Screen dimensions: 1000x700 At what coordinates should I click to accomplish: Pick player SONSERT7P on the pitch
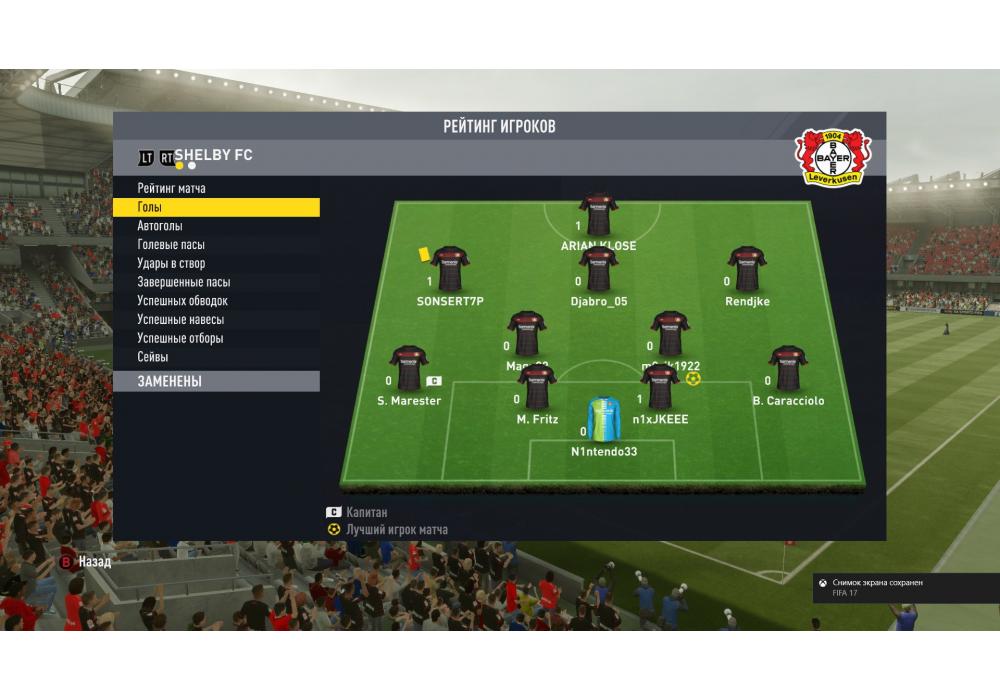coord(450,270)
